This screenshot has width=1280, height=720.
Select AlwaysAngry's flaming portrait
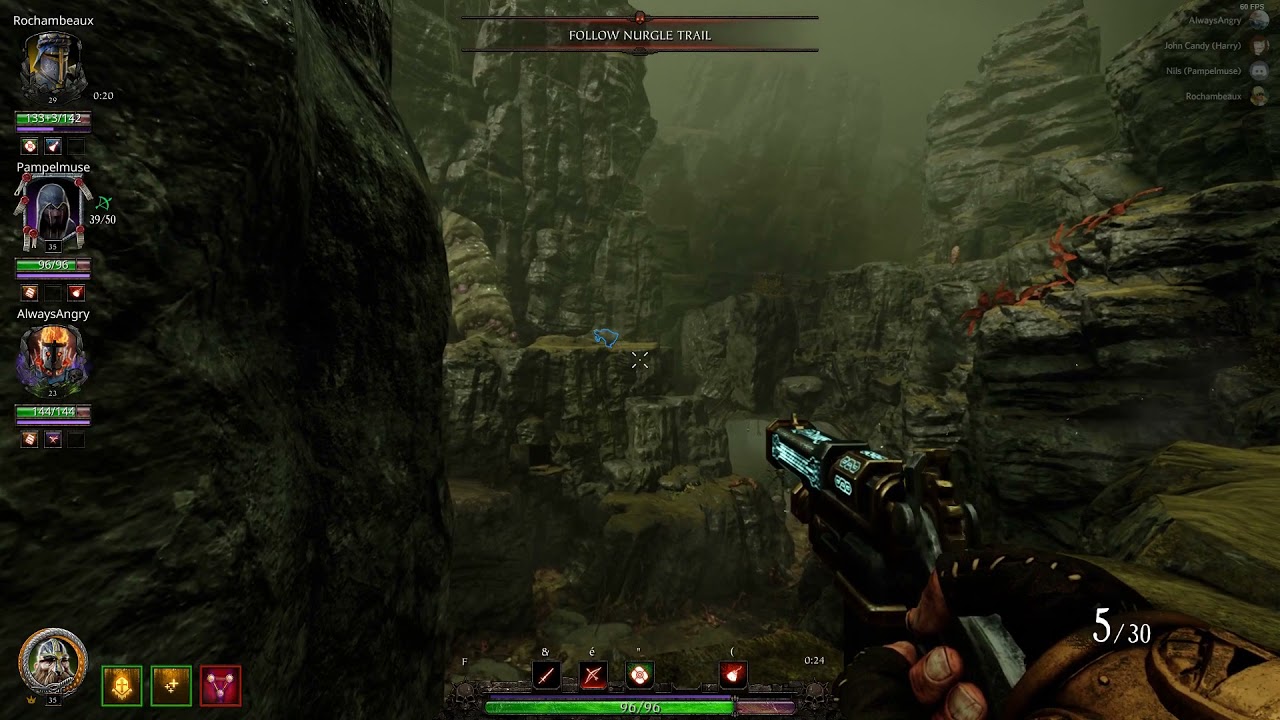coord(52,360)
